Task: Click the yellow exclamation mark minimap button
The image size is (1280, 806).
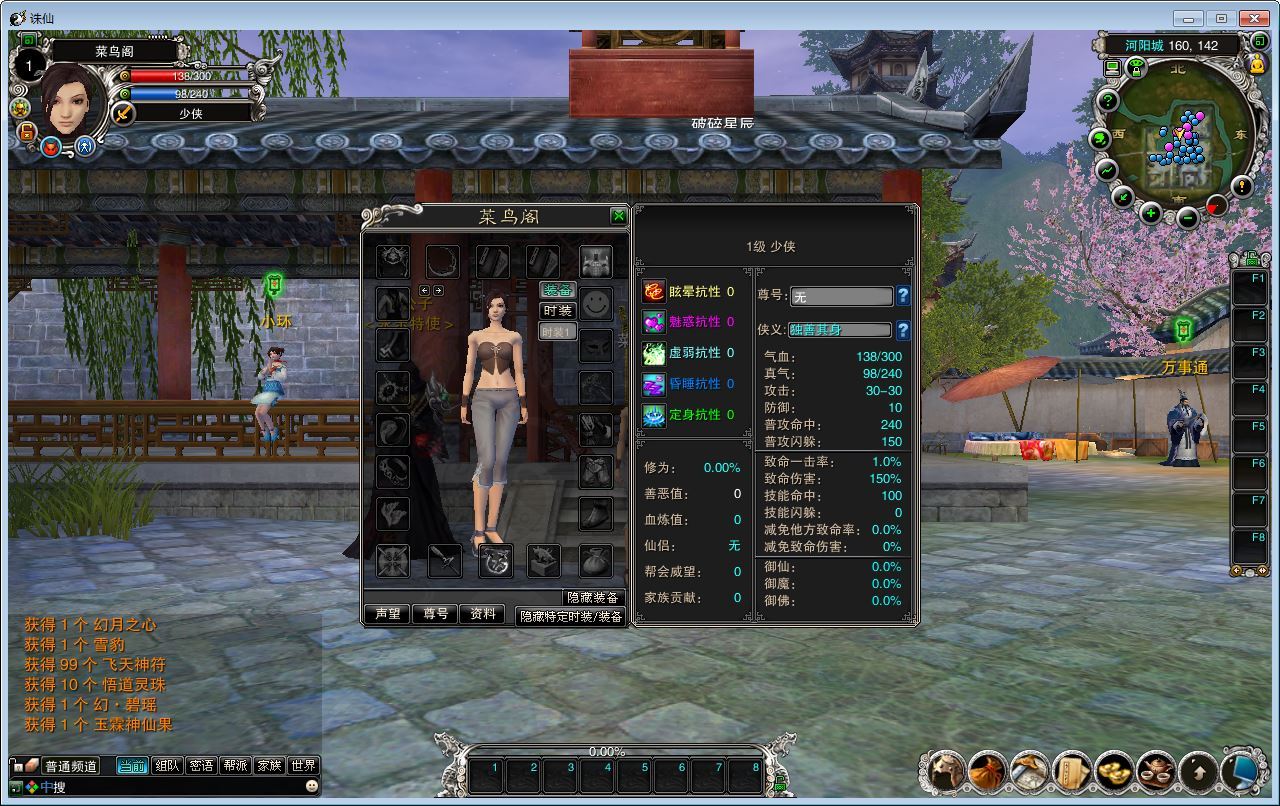Action: coord(1241,186)
